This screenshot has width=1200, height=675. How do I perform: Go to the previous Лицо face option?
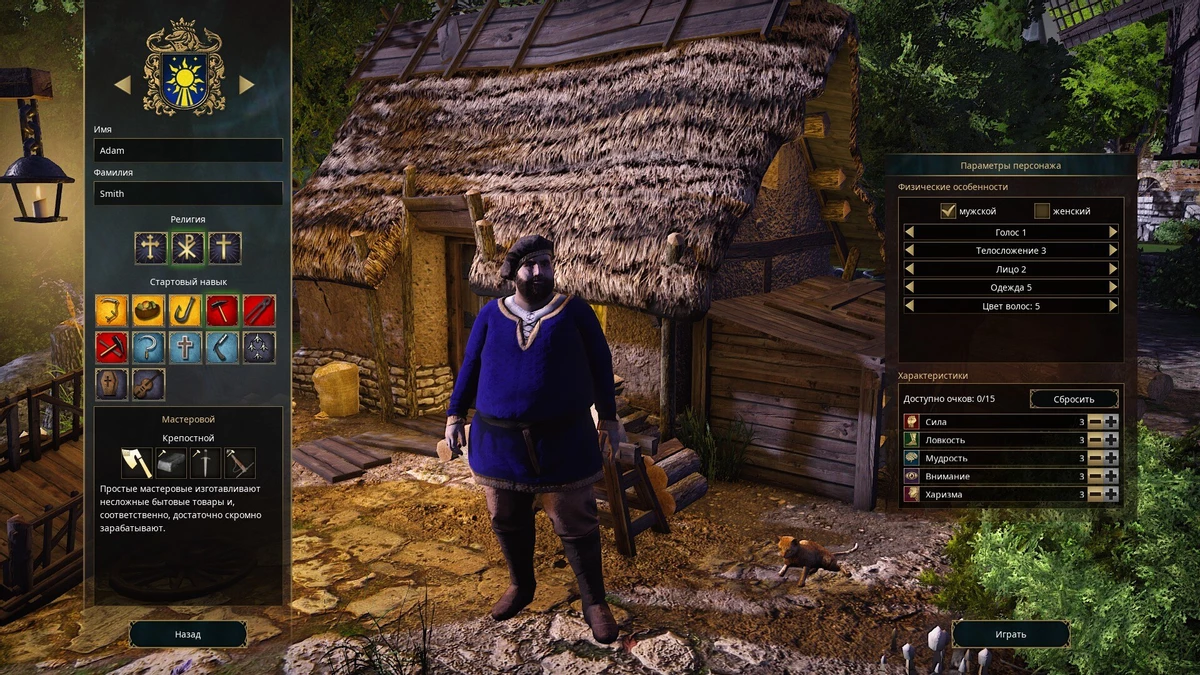[x=909, y=269]
